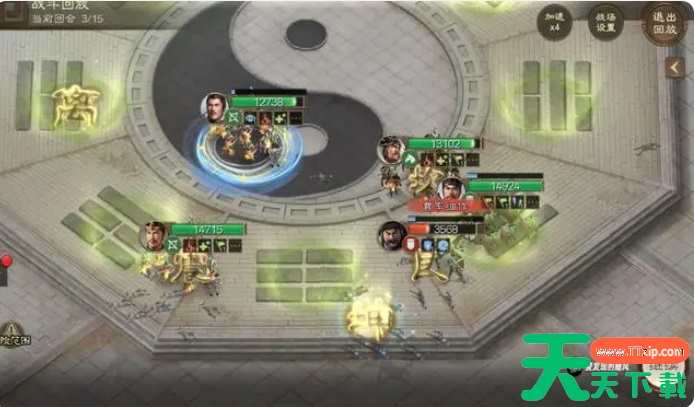Choose the general with 14924 troops
Image resolution: width=694 pixels, height=407 pixels.
click(x=453, y=188)
